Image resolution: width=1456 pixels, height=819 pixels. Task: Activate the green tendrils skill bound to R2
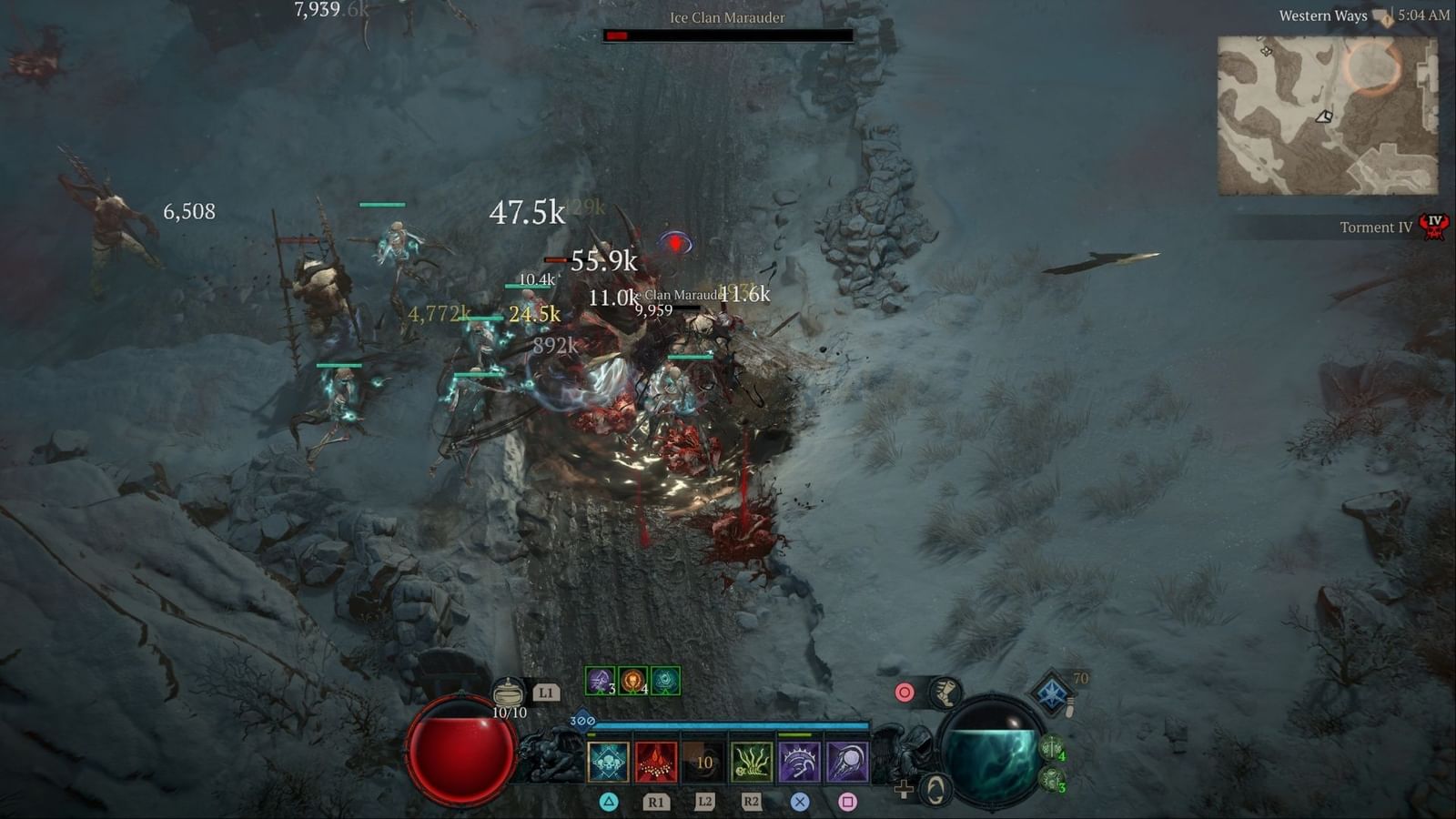point(753,762)
